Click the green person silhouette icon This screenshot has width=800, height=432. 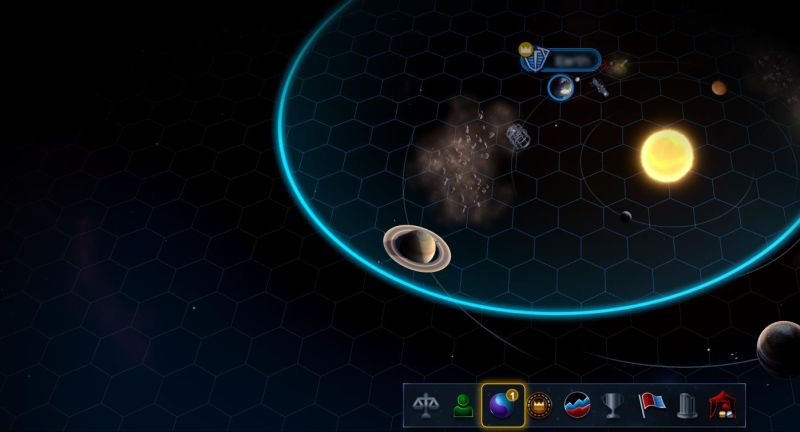[x=462, y=406]
